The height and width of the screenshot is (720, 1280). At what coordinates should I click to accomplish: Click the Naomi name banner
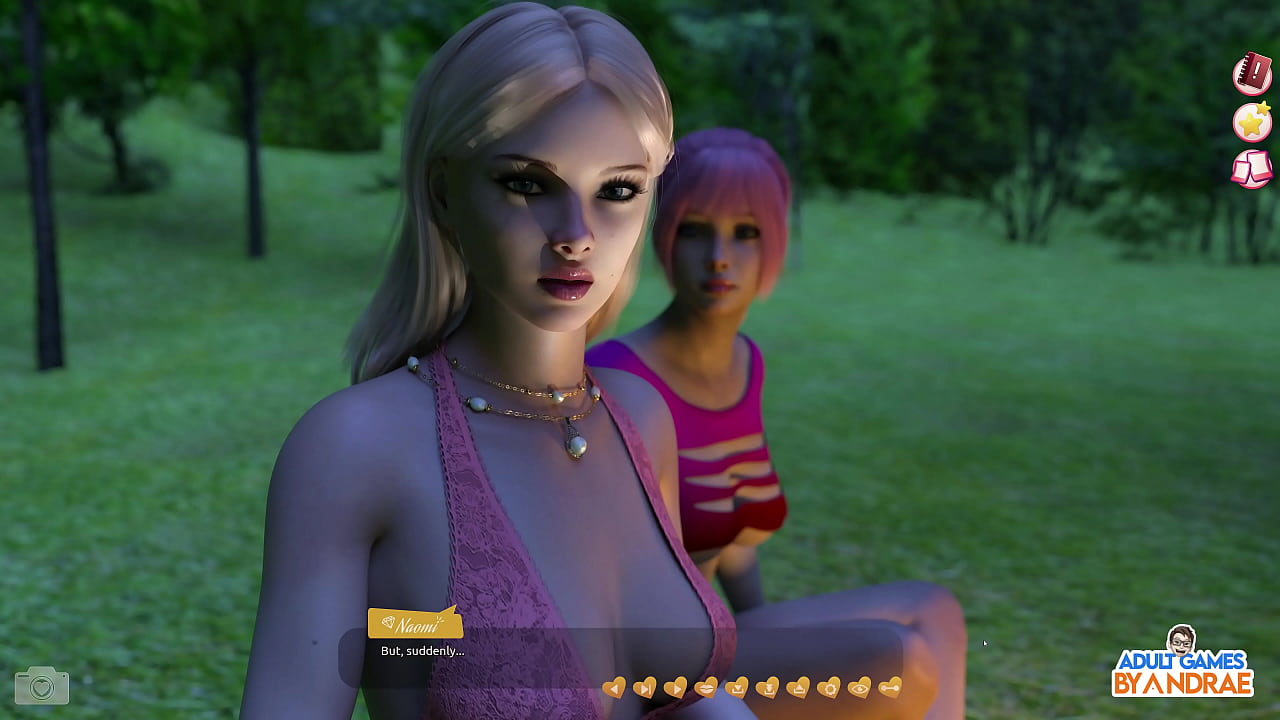415,623
